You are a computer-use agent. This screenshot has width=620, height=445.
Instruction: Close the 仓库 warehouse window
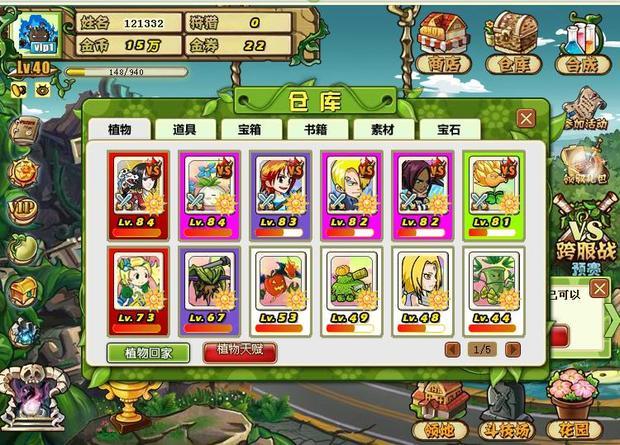[526, 118]
